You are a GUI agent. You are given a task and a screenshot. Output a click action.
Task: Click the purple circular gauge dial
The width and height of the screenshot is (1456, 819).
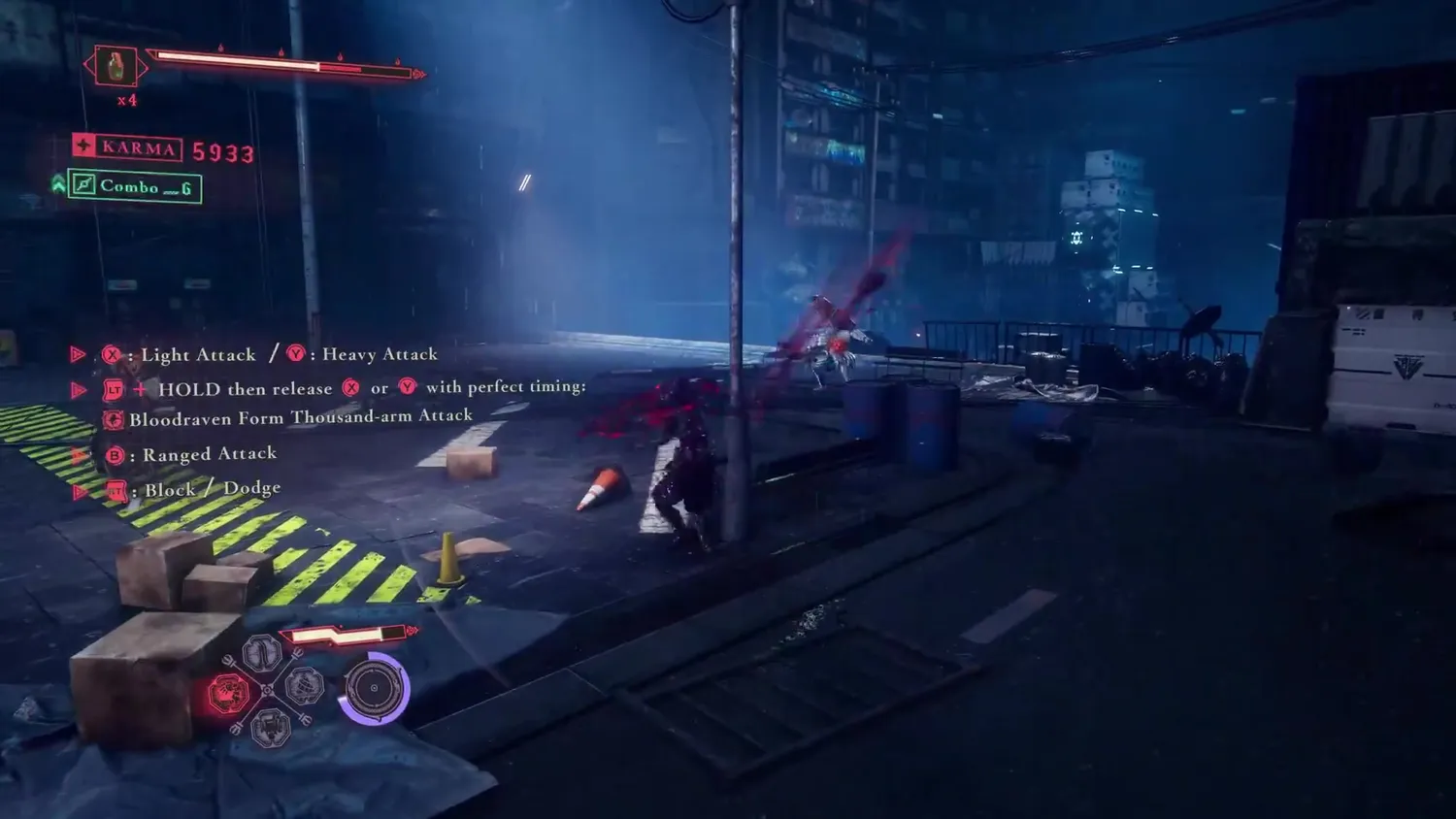pyautogui.click(x=374, y=688)
